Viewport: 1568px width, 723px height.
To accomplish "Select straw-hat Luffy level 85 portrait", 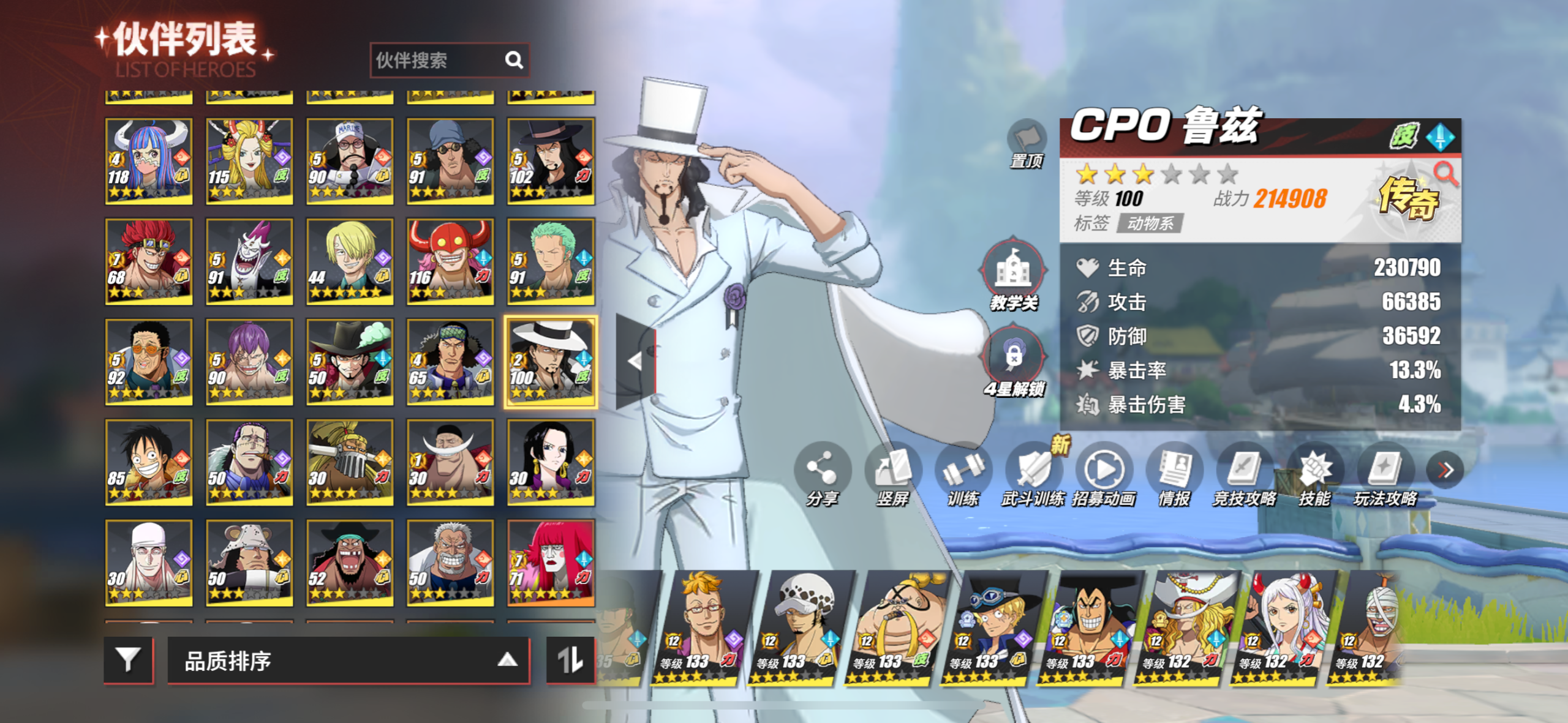I will (x=149, y=462).
